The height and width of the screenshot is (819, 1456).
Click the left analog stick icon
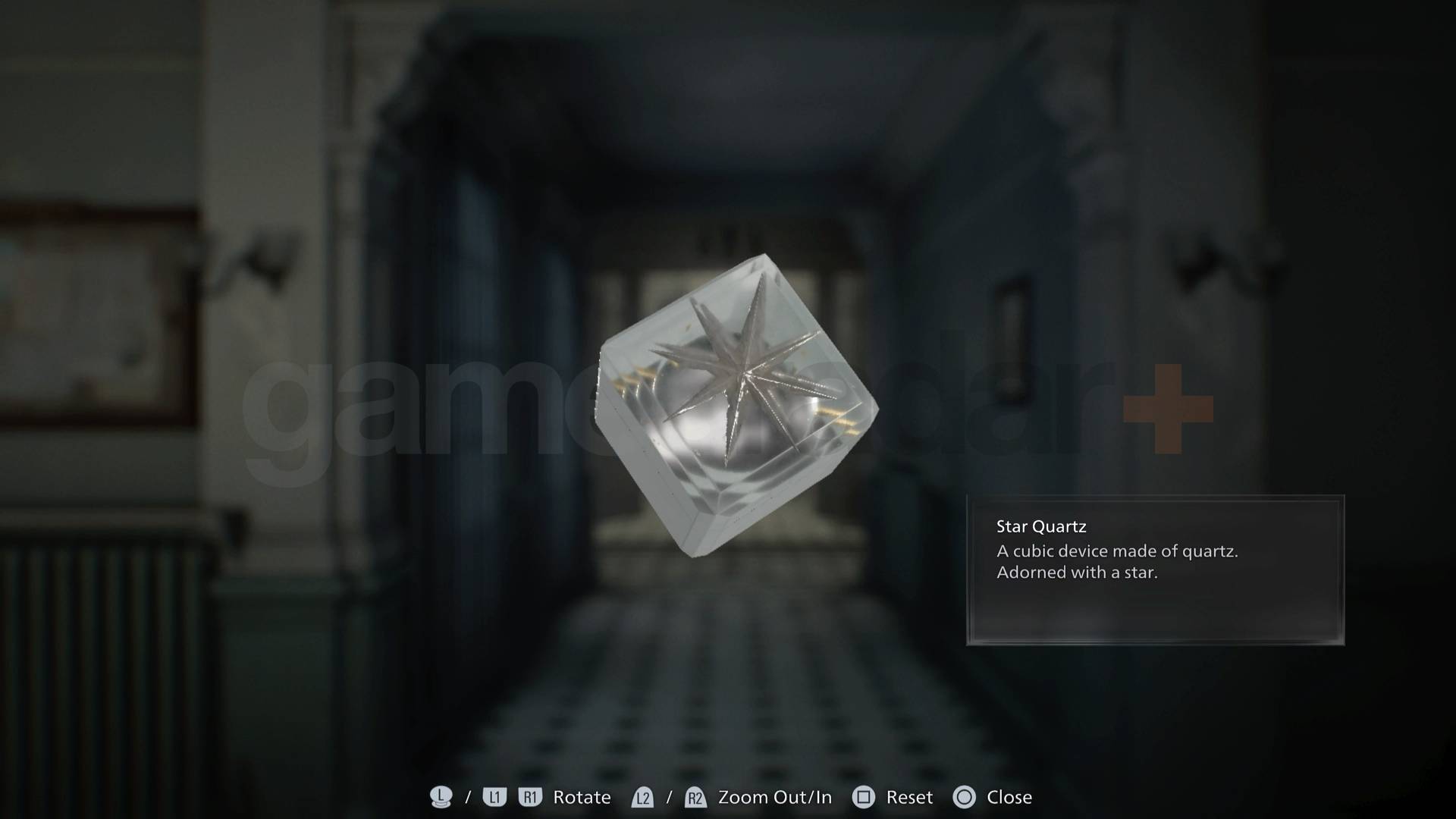coord(440,797)
